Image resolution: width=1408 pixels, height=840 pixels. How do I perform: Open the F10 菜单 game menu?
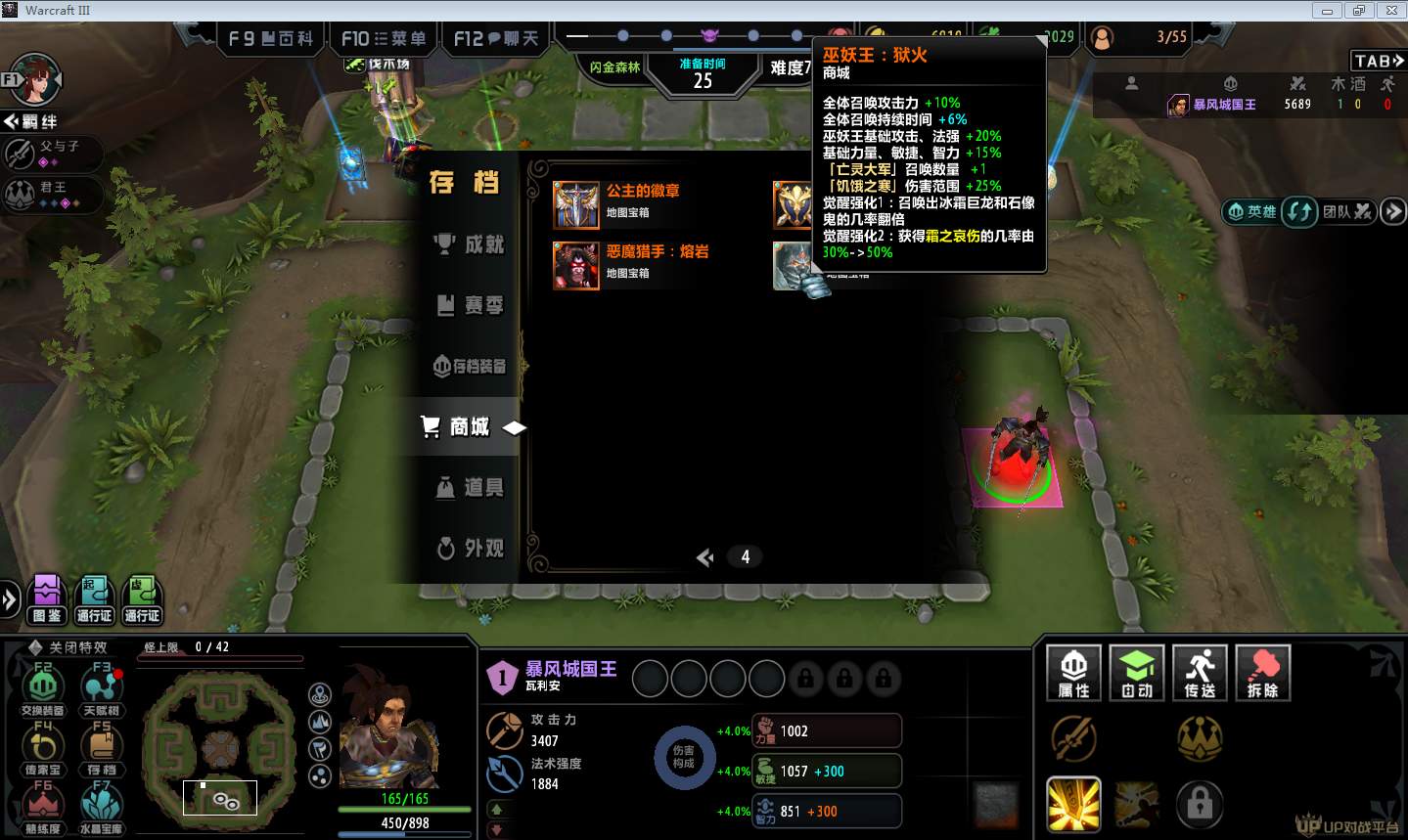(383, 39)
